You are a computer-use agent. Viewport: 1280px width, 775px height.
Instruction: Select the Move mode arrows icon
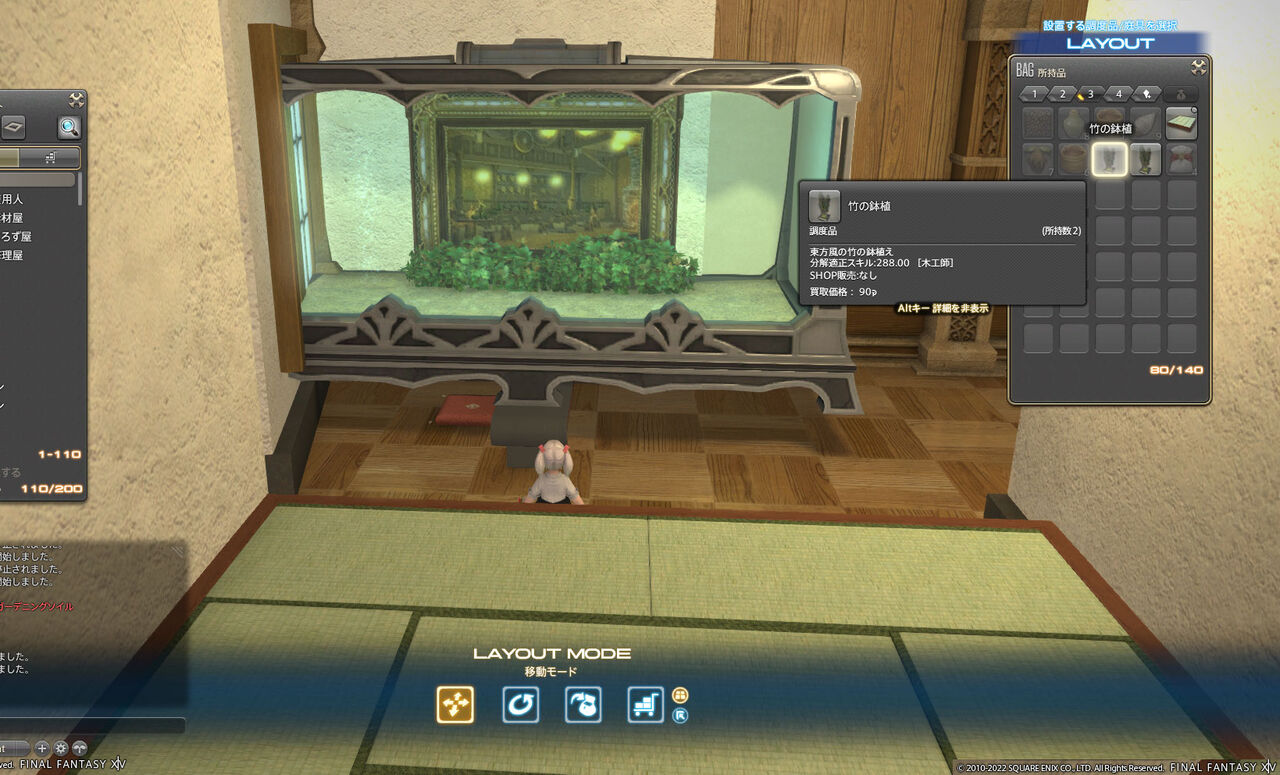click(455, 704)
